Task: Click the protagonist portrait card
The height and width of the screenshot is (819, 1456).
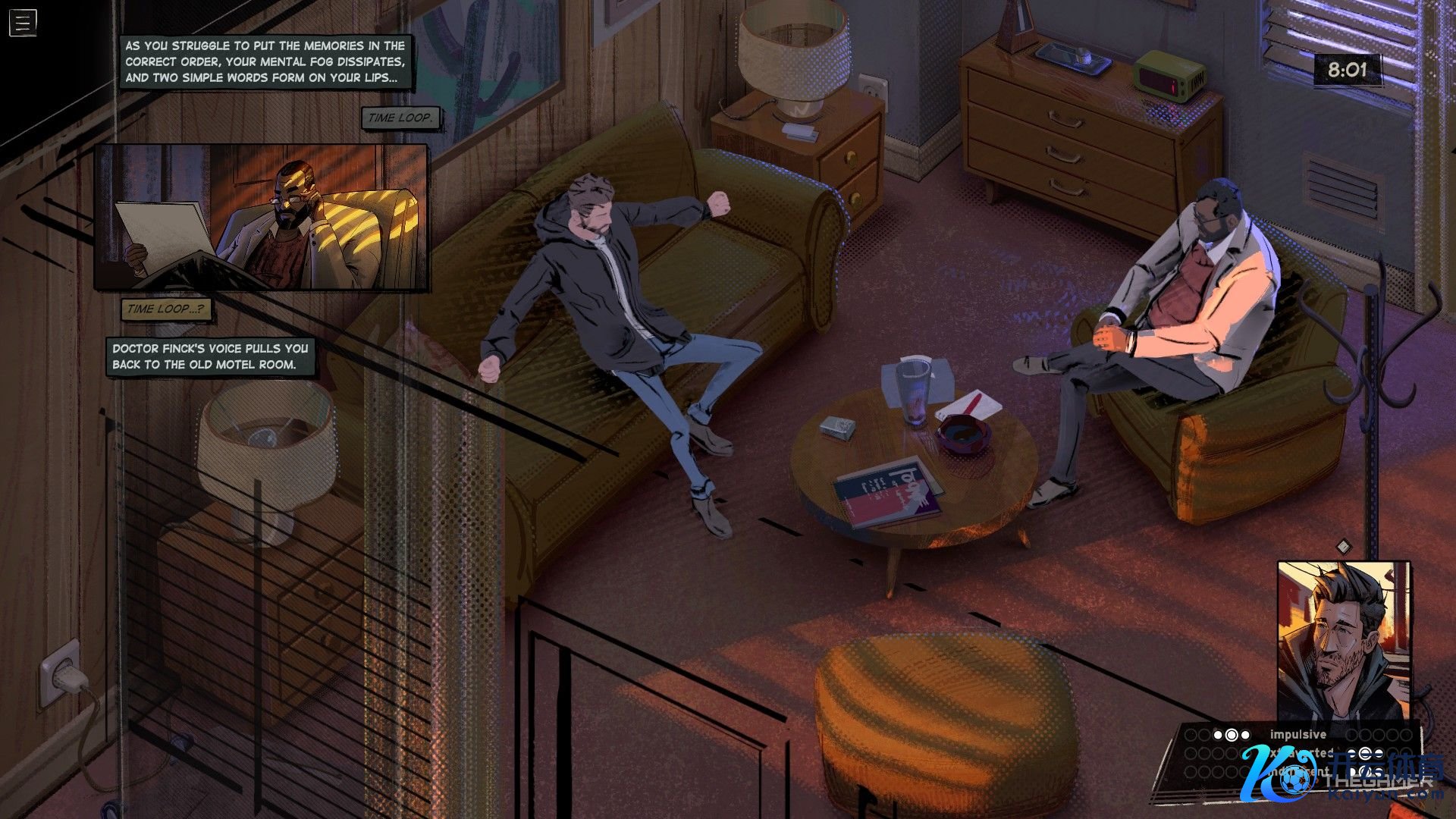Action: (x=1343, y=640)
